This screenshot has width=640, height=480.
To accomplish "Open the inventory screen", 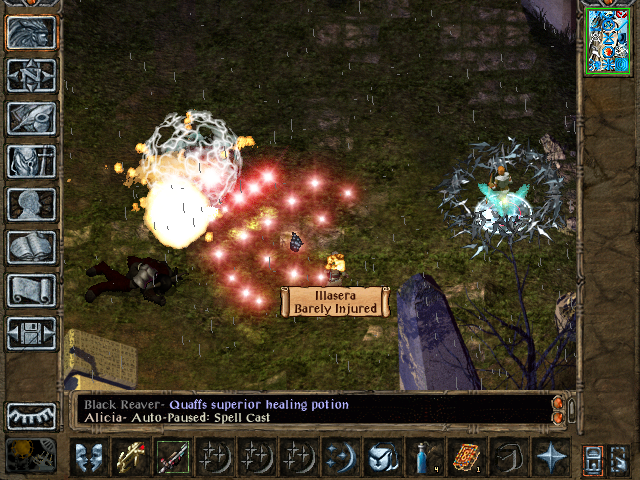I will click(31, 161).
